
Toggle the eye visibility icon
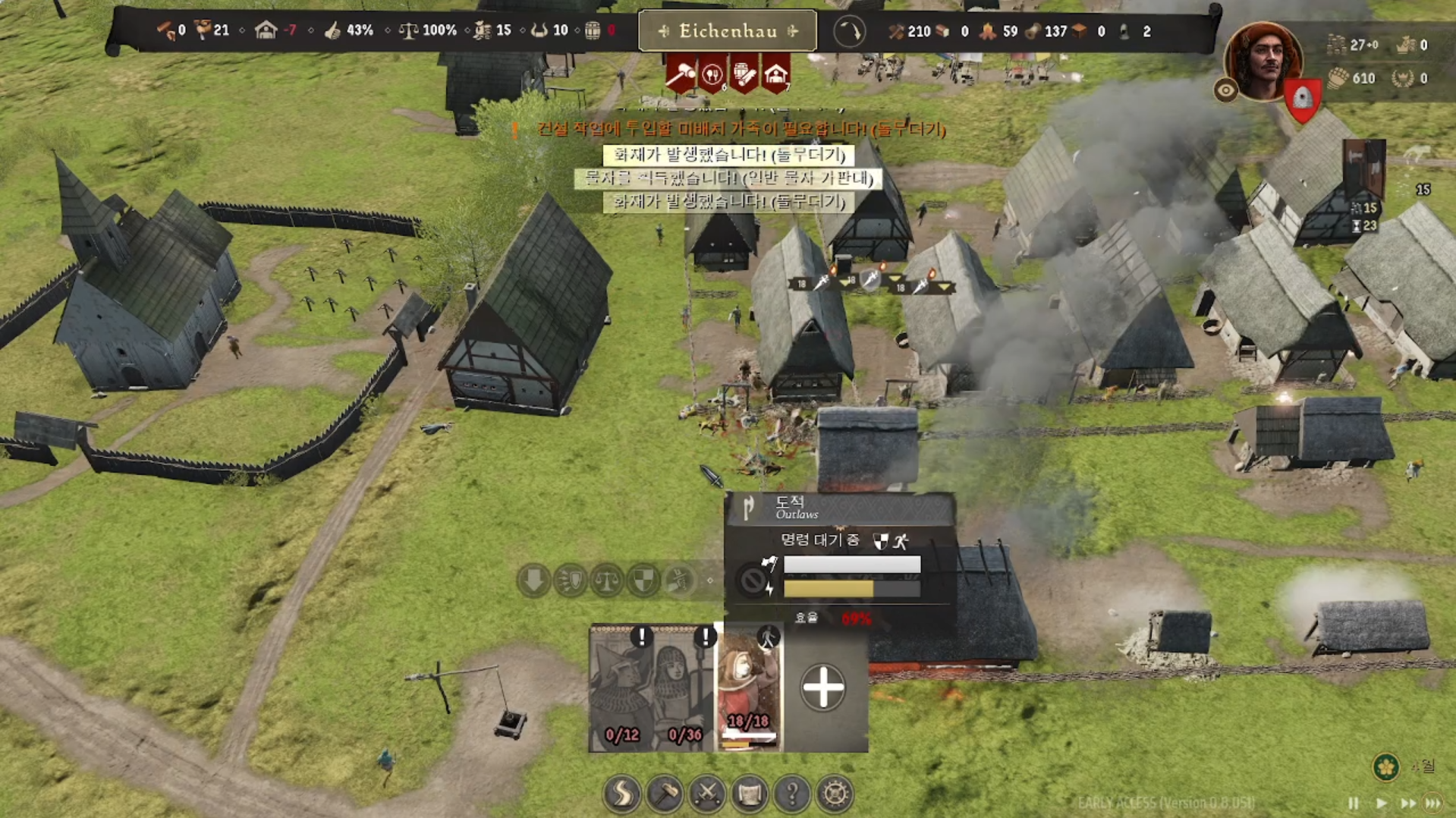pyautogui.click(x=1225, y=91)
